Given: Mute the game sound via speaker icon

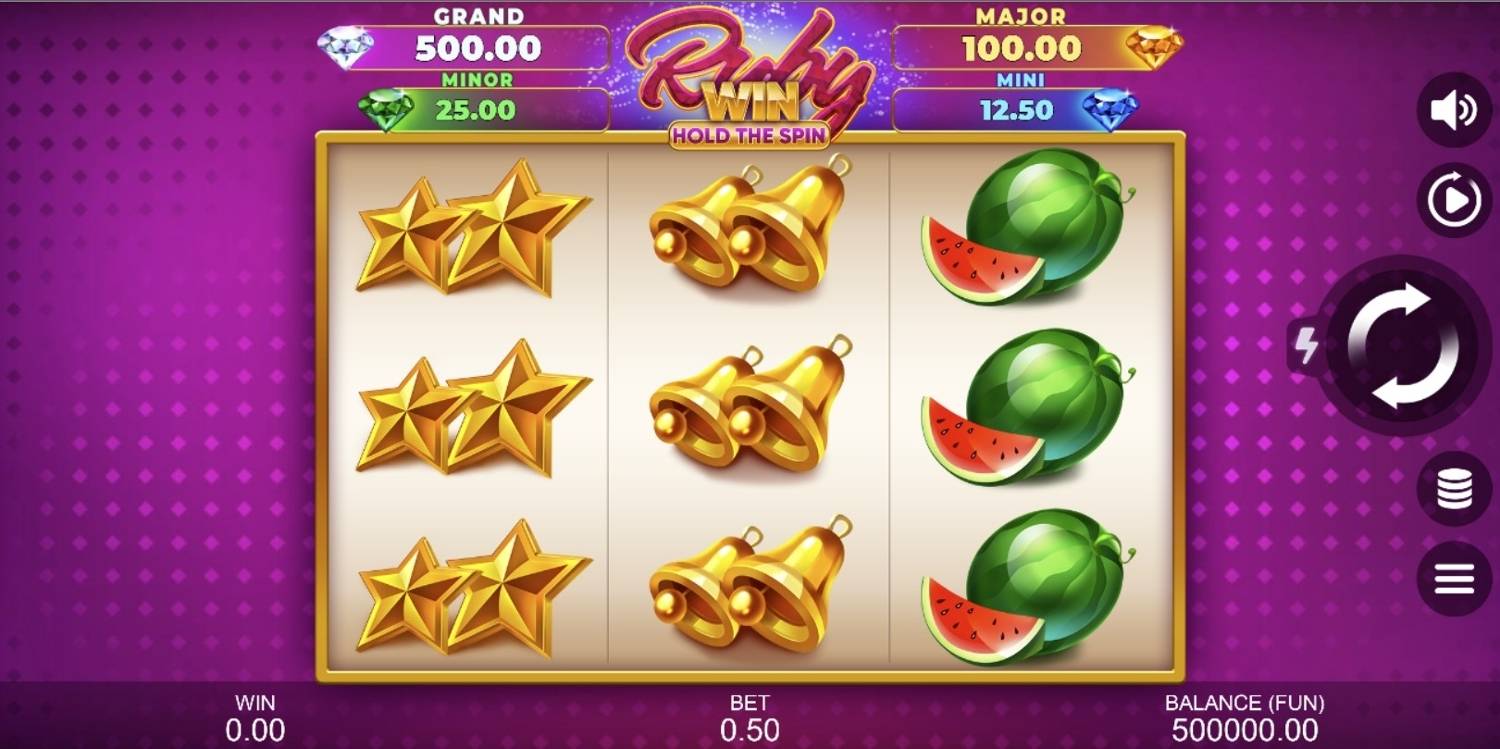Looking at the screenshot, I should [x=1453, y=108].
